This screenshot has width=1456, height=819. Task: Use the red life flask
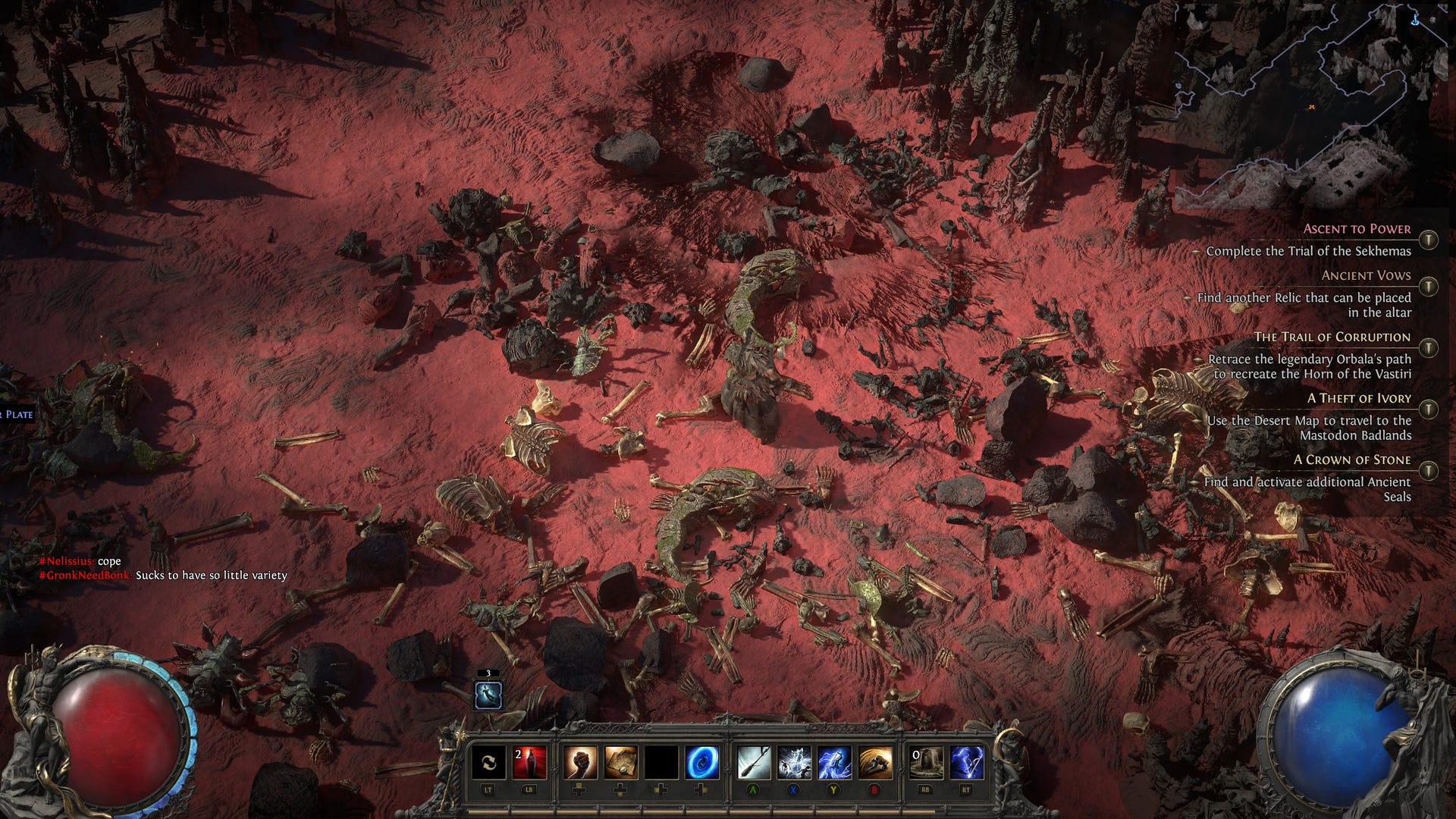pyautogui.click(x=529, y=761)
